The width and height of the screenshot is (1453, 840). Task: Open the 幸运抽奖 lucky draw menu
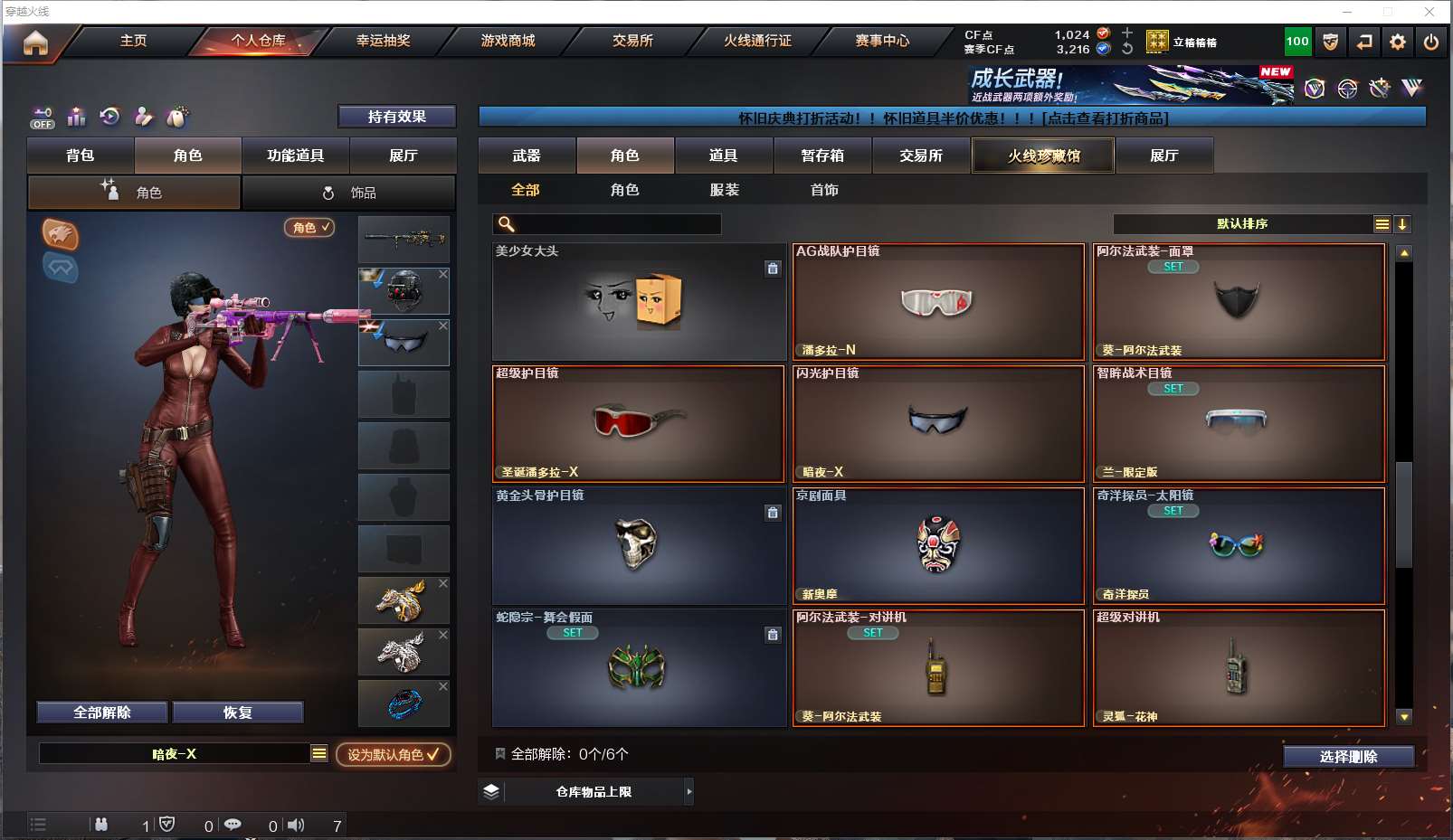tap(383, 41)
